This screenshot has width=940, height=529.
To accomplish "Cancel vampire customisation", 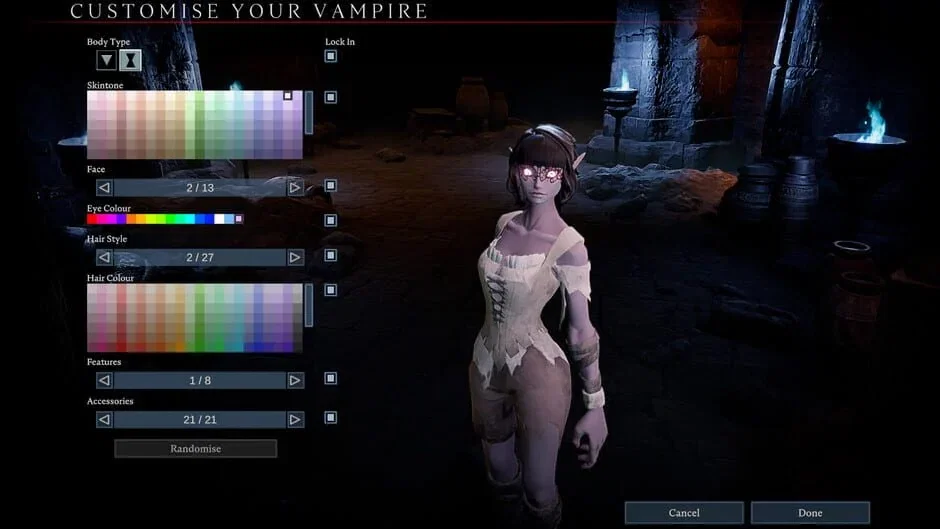I will [684, 513].
